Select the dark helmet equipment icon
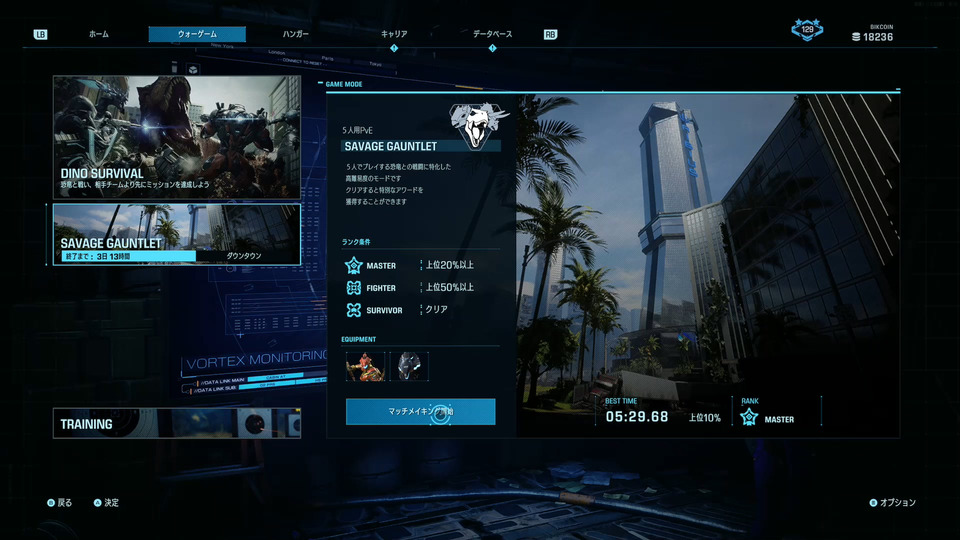 408,366
